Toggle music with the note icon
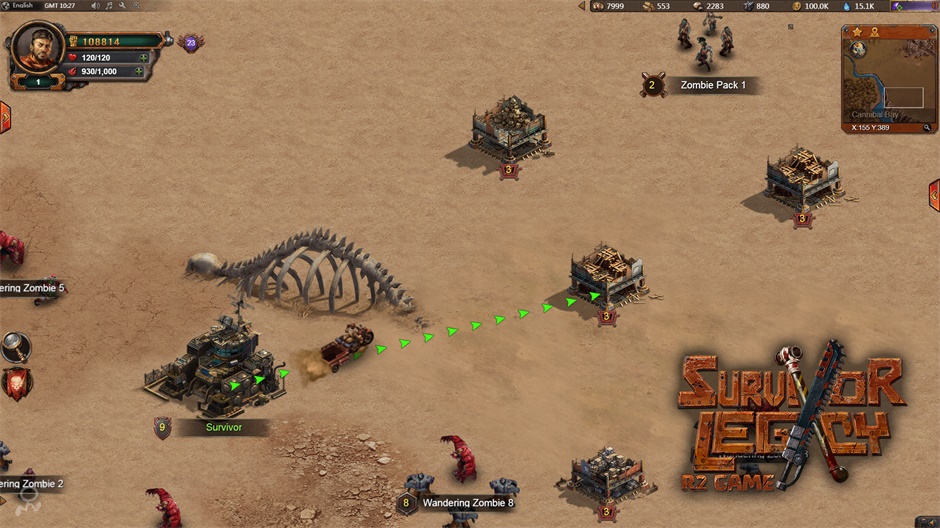The image size is (940, 528). click(x=108, y=6)
